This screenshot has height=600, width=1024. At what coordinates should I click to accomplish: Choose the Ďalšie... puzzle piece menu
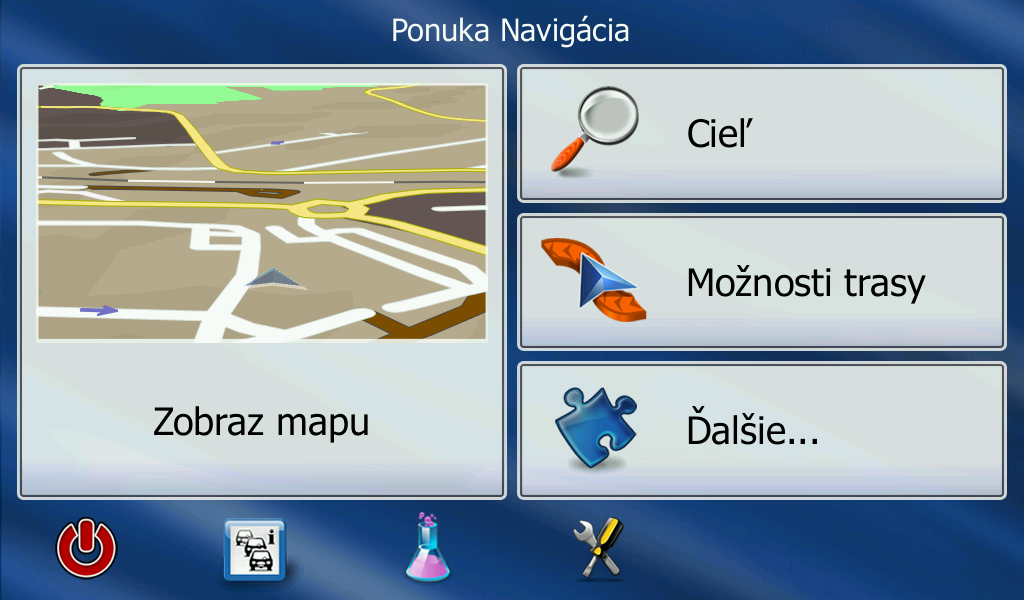761,431
